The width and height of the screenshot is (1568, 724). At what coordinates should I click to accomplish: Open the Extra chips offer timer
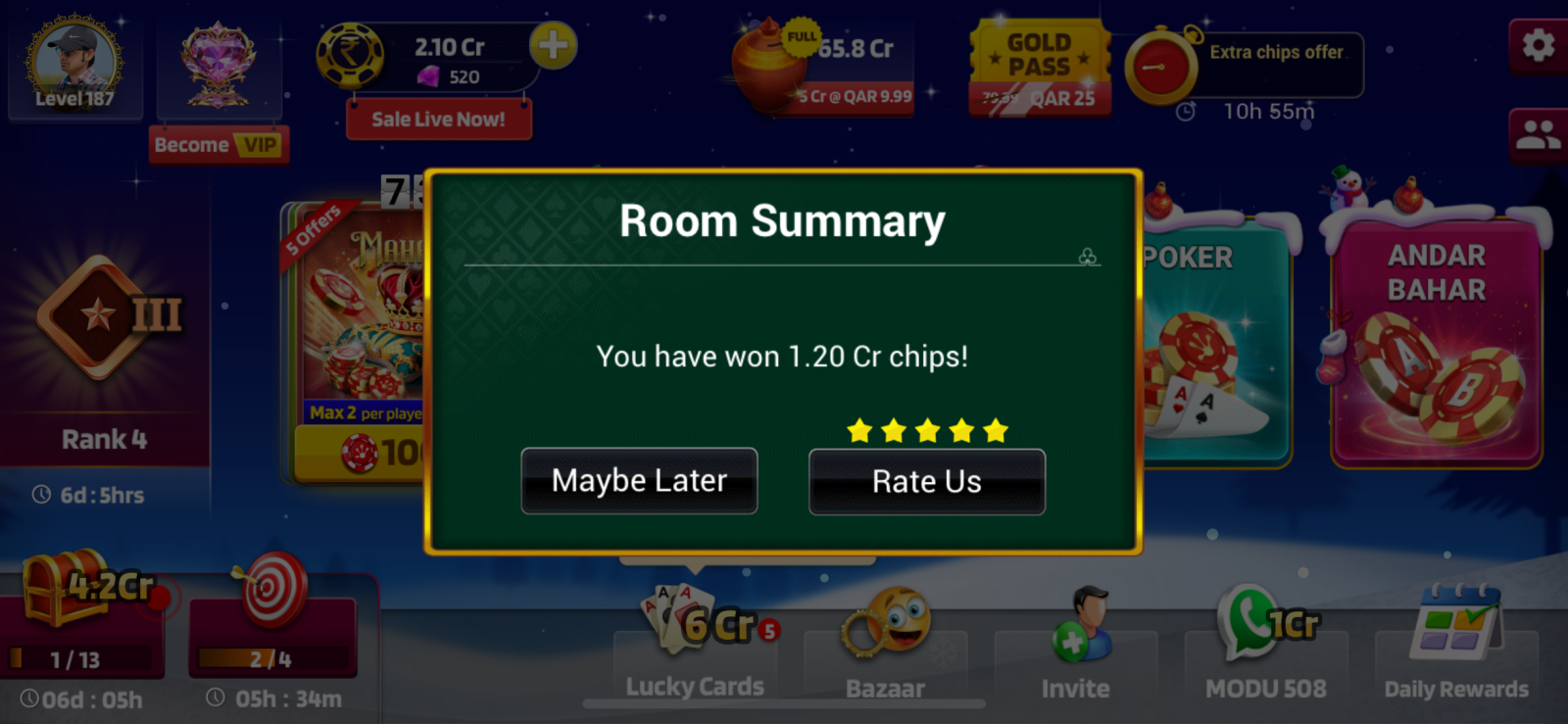1245,69
